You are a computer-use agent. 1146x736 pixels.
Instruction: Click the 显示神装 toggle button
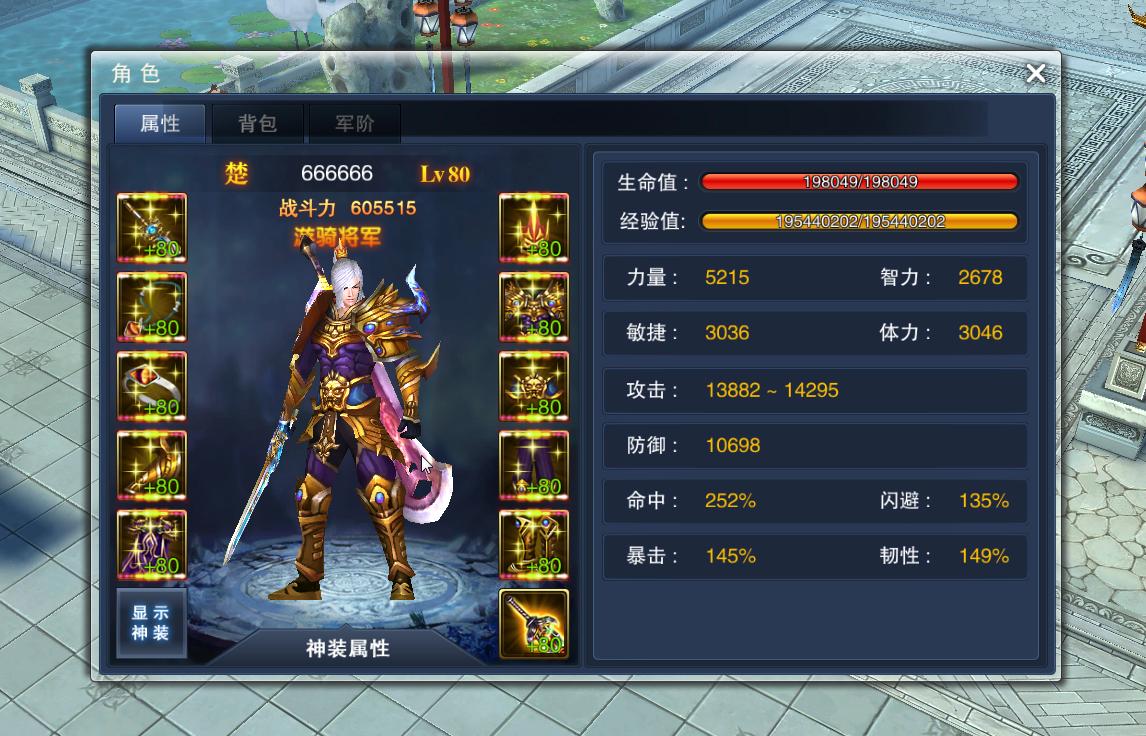pos(151,624)
